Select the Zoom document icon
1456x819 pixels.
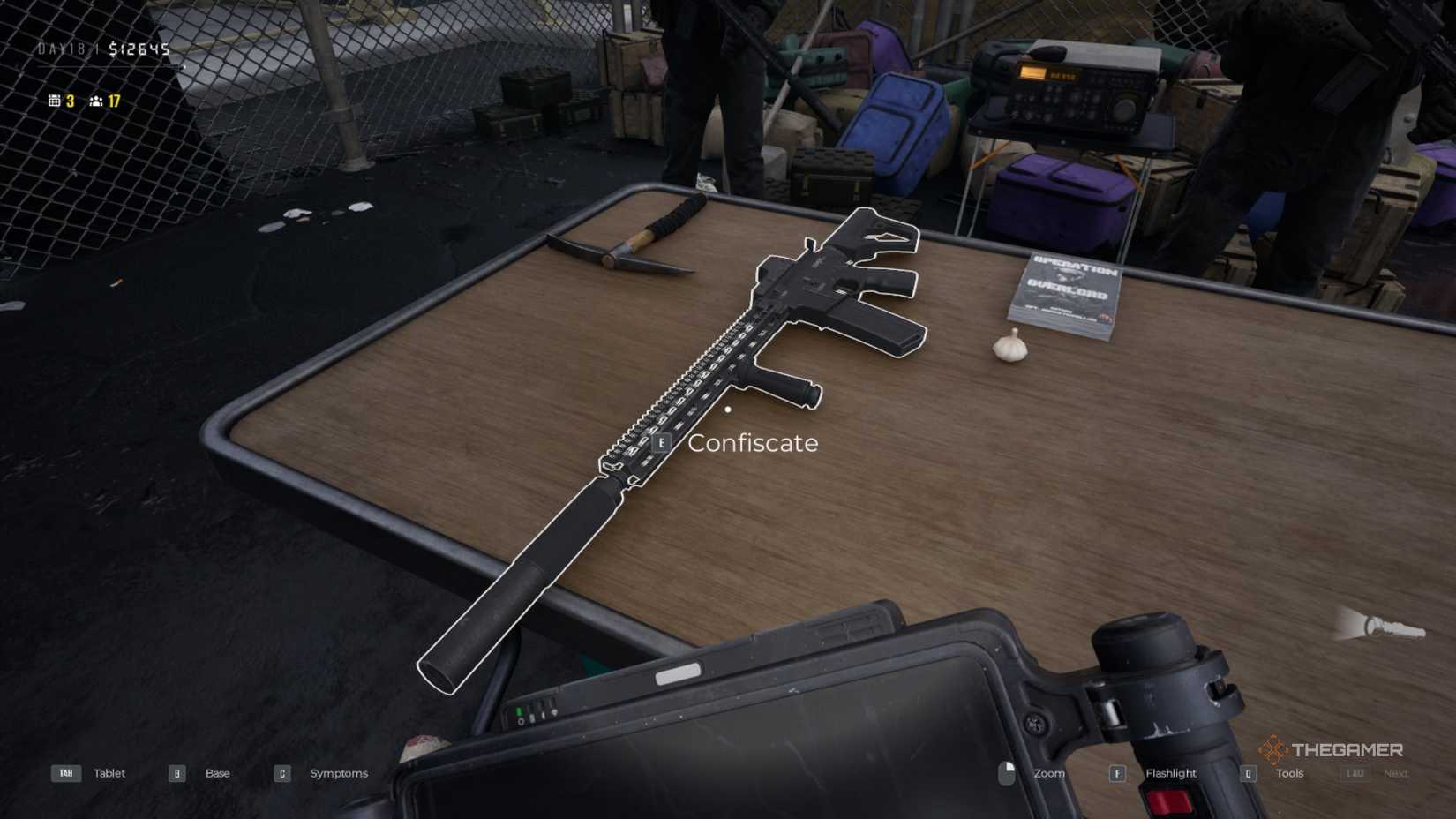[x=1006, y=772]
